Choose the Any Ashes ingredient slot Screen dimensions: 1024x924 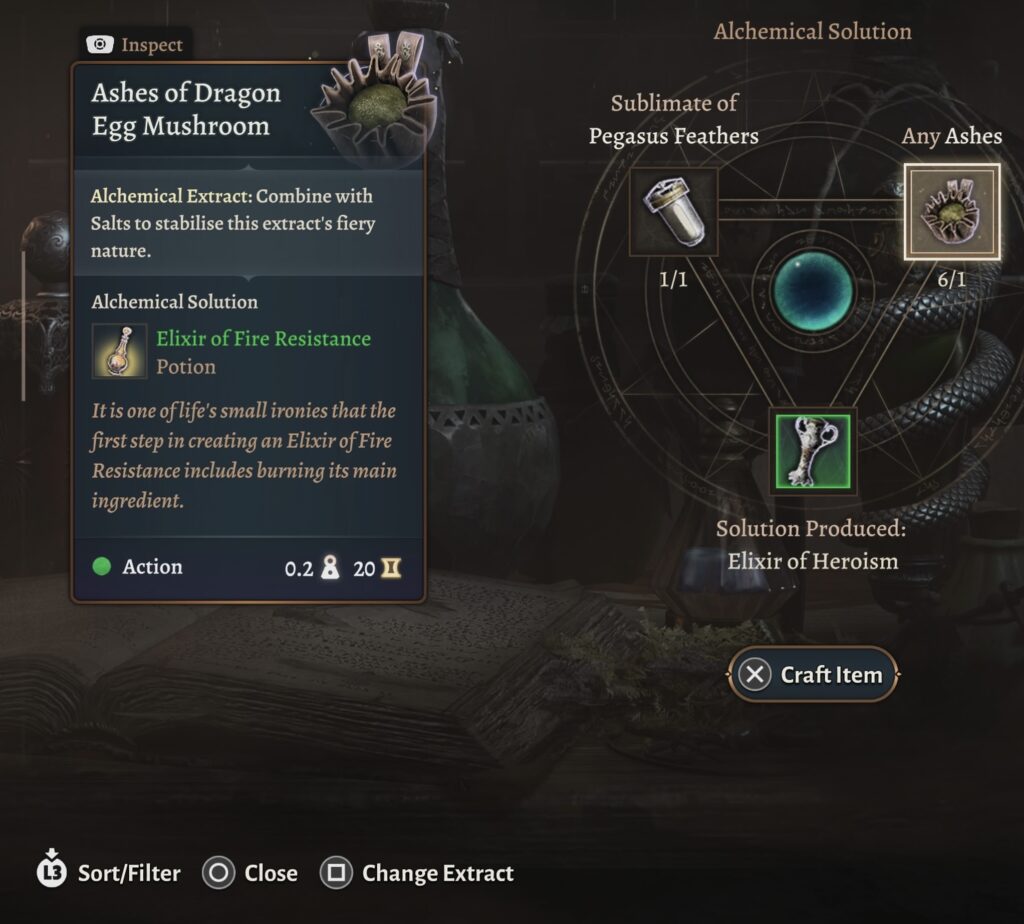tap(951, 212)
